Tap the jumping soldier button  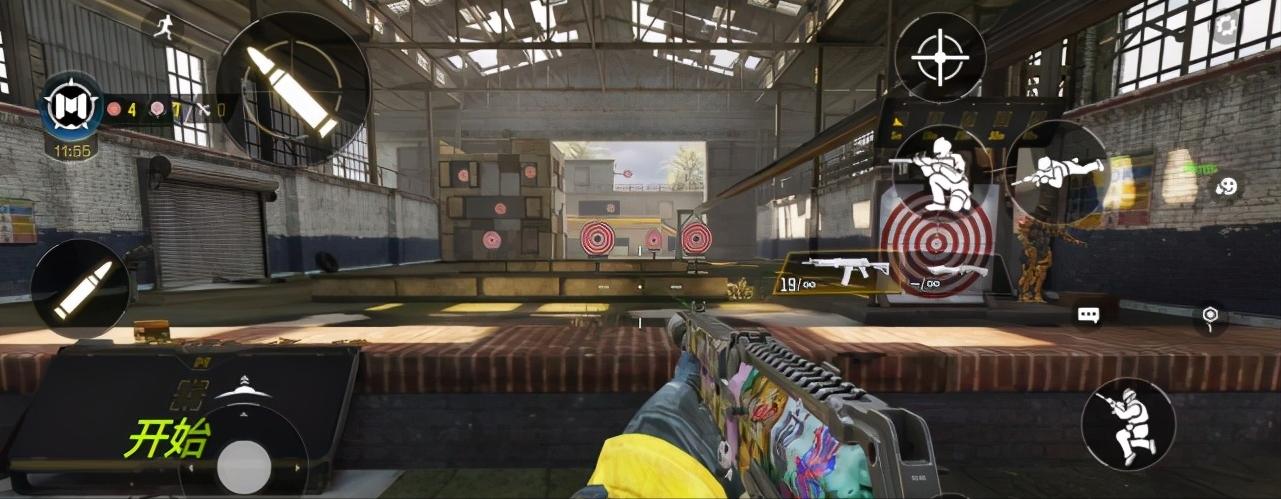point(1128,423)
